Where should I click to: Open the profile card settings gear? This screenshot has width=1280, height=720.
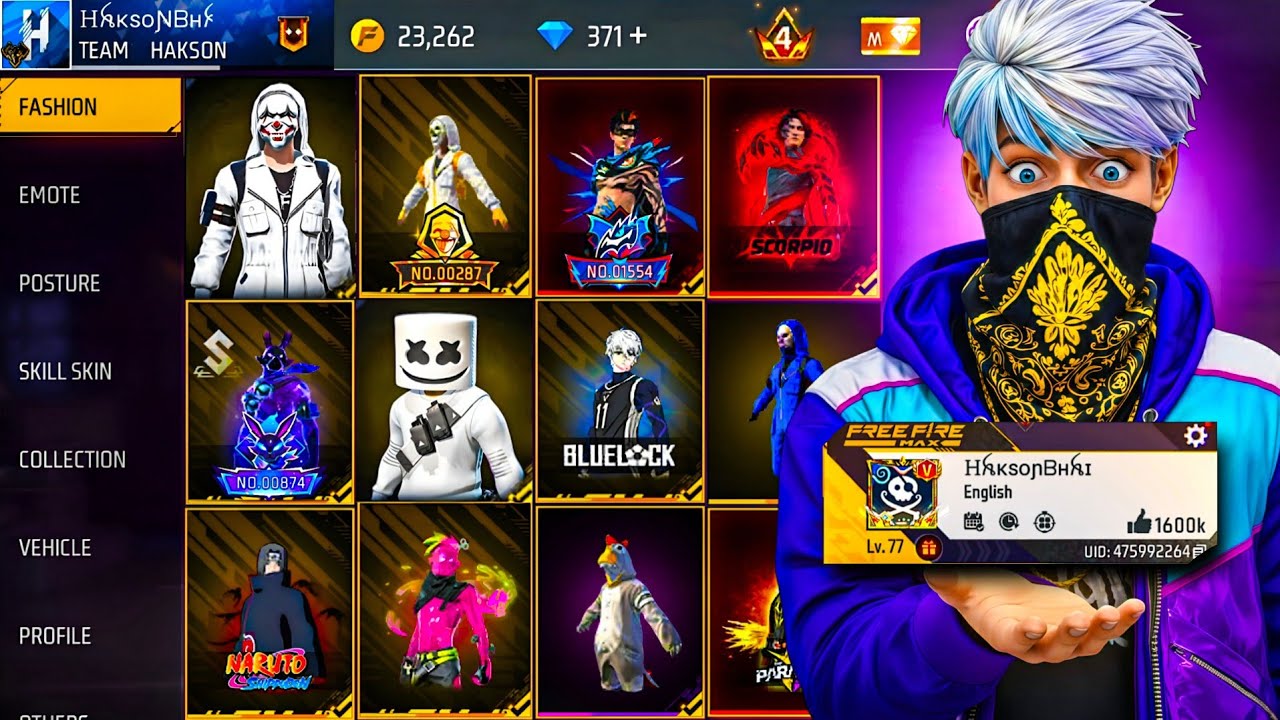coord(1195,436)
